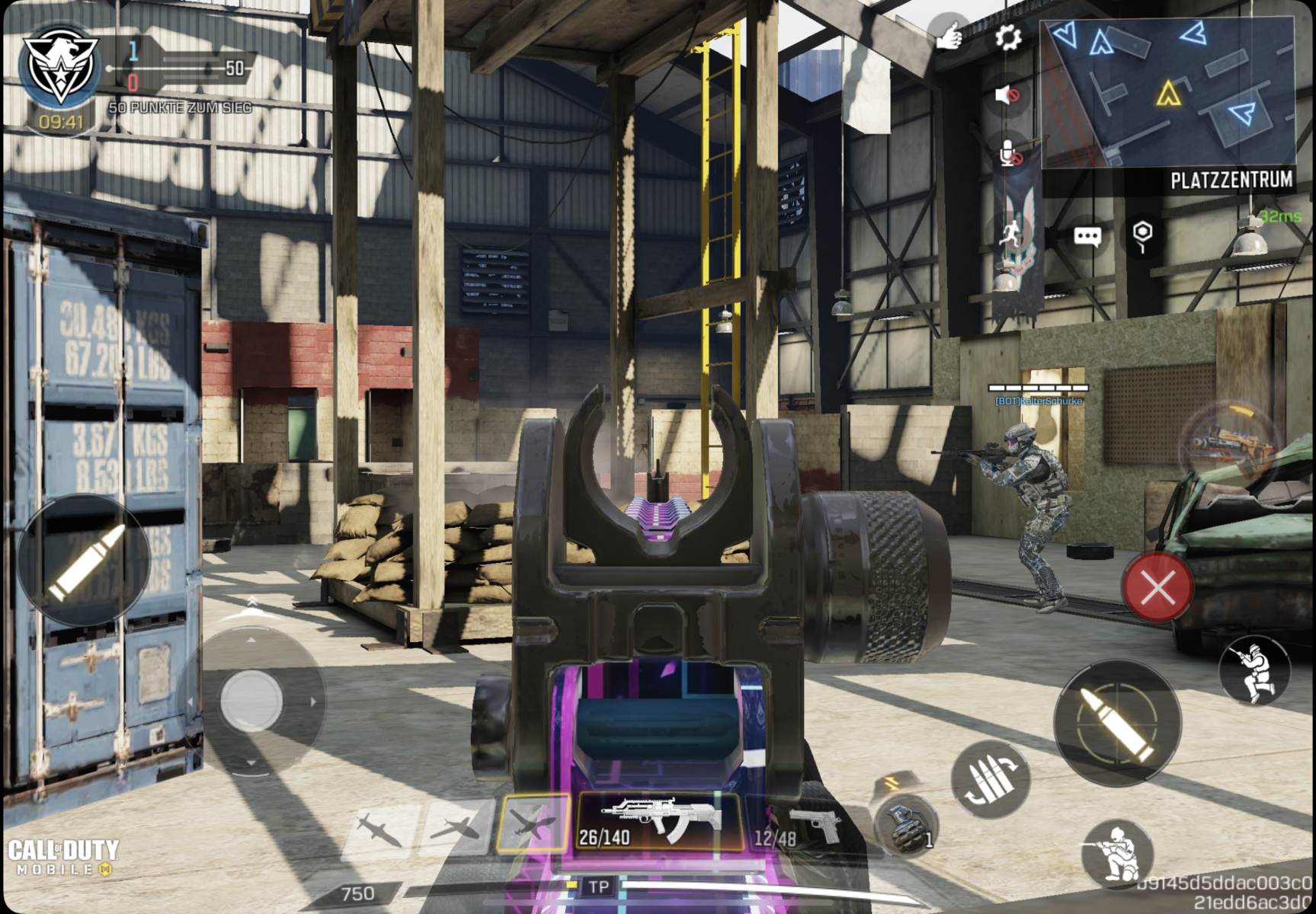Reload using the bullets-with-arrows button
The width and height of the screenshot is (1316, 914).
[x=990, y=778]
